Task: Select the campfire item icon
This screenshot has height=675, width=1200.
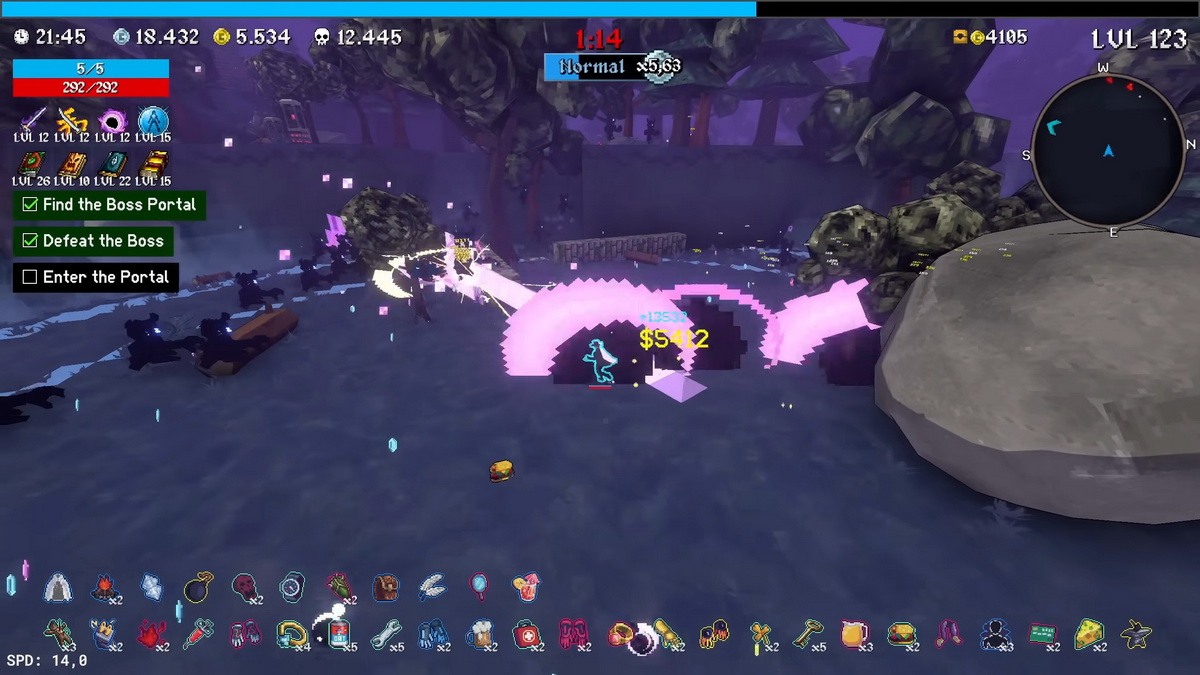Action: point(104,588)
